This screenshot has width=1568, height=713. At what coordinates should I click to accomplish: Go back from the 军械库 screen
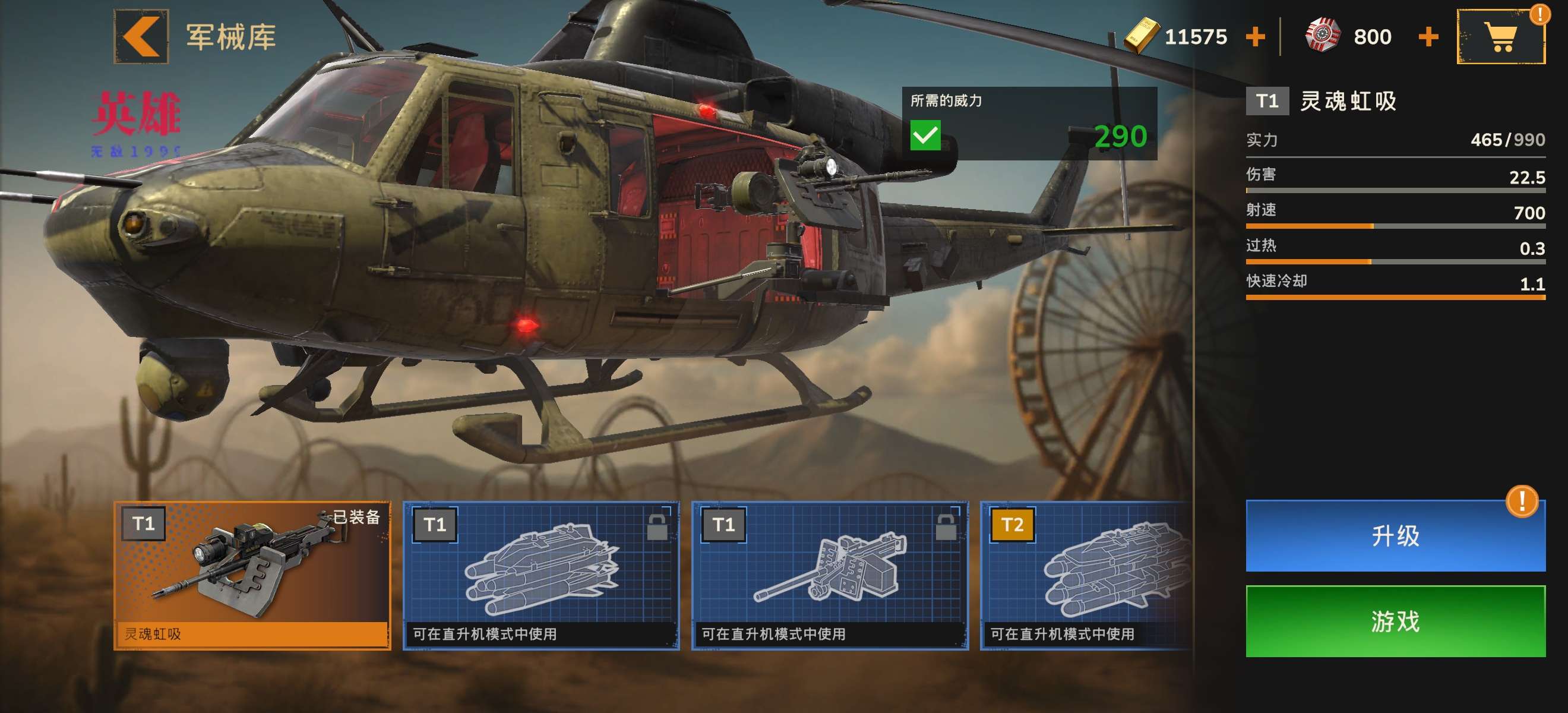coord(141,36)
